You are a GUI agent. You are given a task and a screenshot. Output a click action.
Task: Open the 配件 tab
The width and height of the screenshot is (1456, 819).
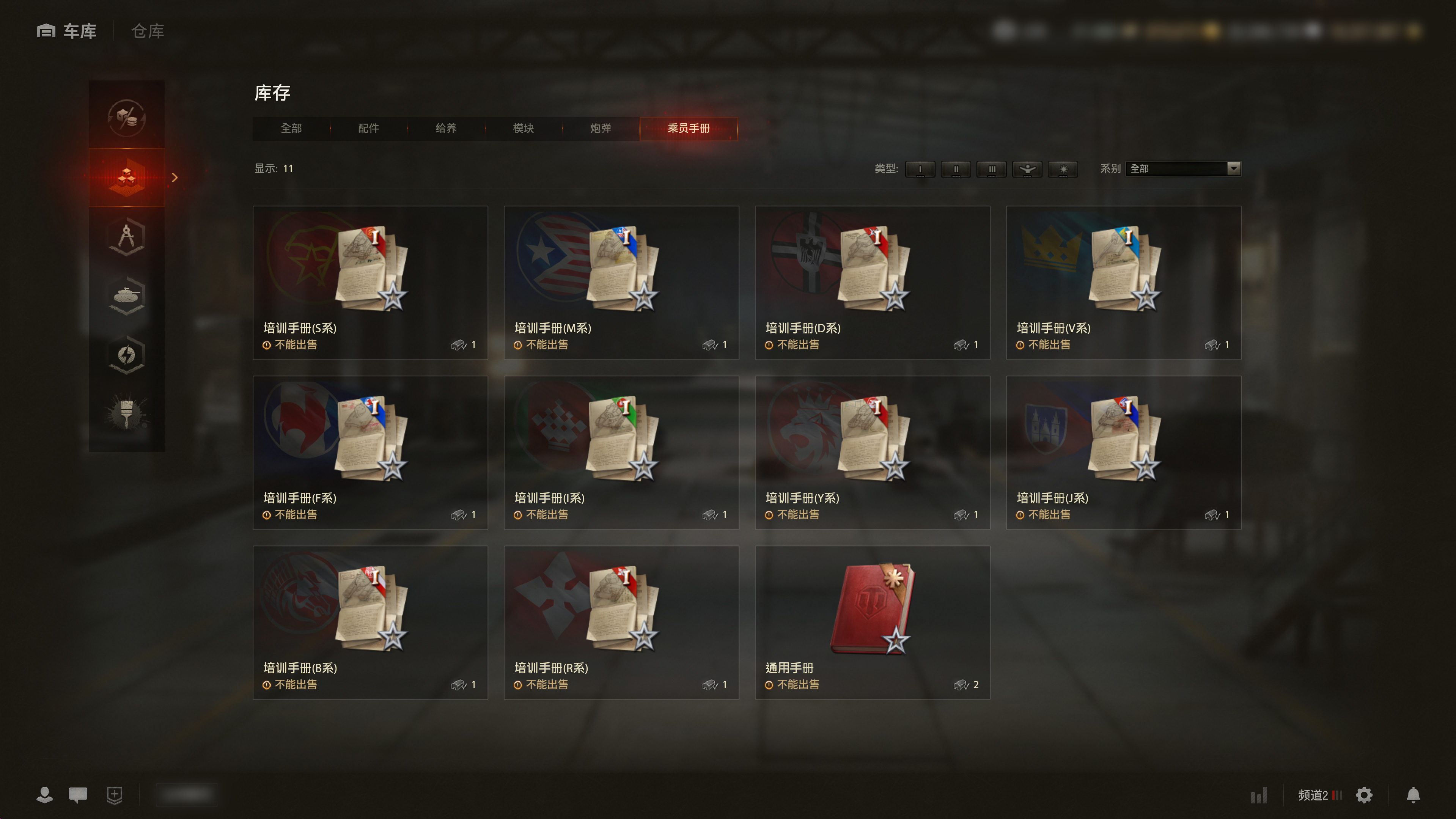click(x=368, y=128)
